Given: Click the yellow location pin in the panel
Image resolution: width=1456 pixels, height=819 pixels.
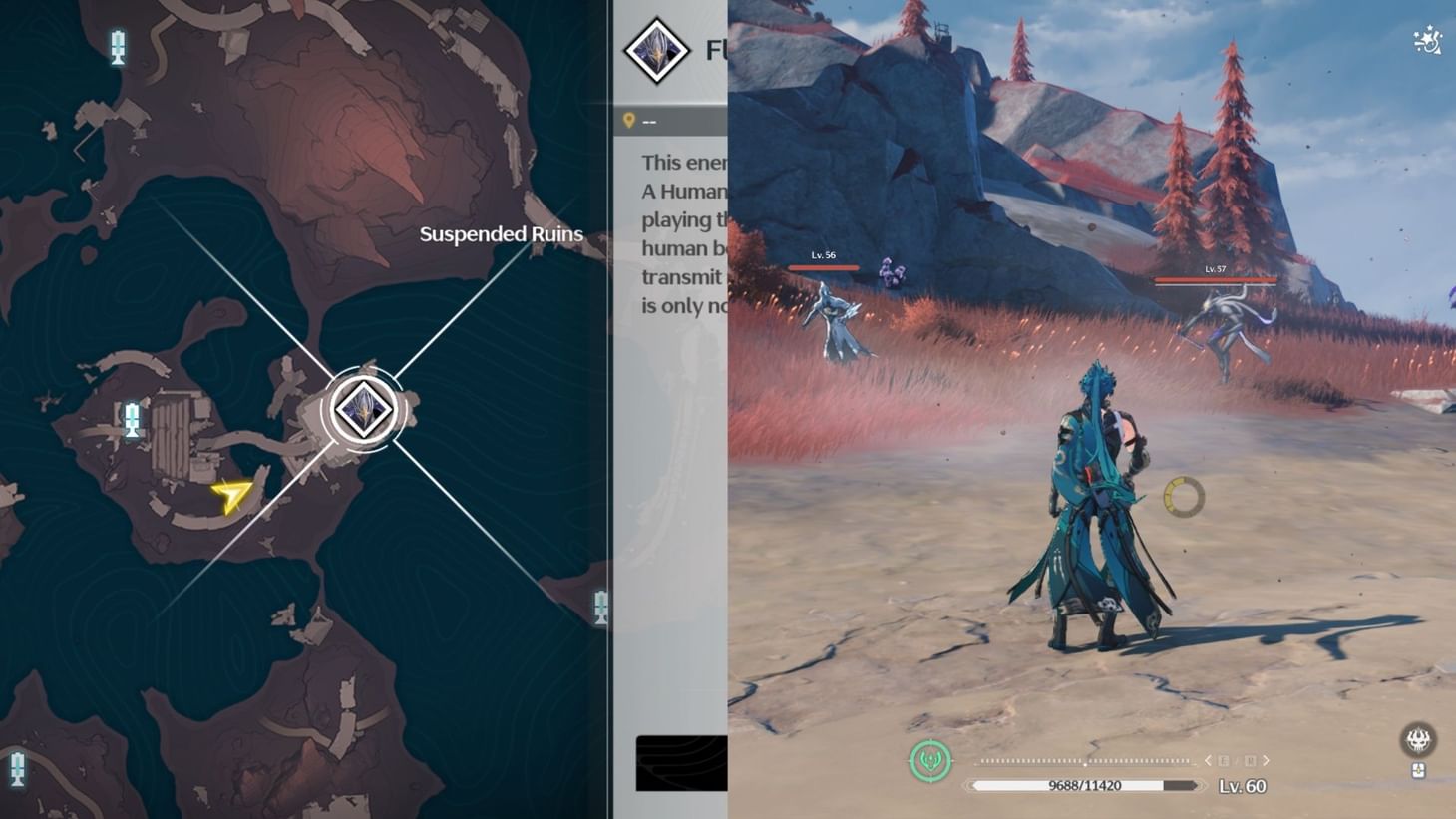Looking at the screenshot, I should 629,119.
